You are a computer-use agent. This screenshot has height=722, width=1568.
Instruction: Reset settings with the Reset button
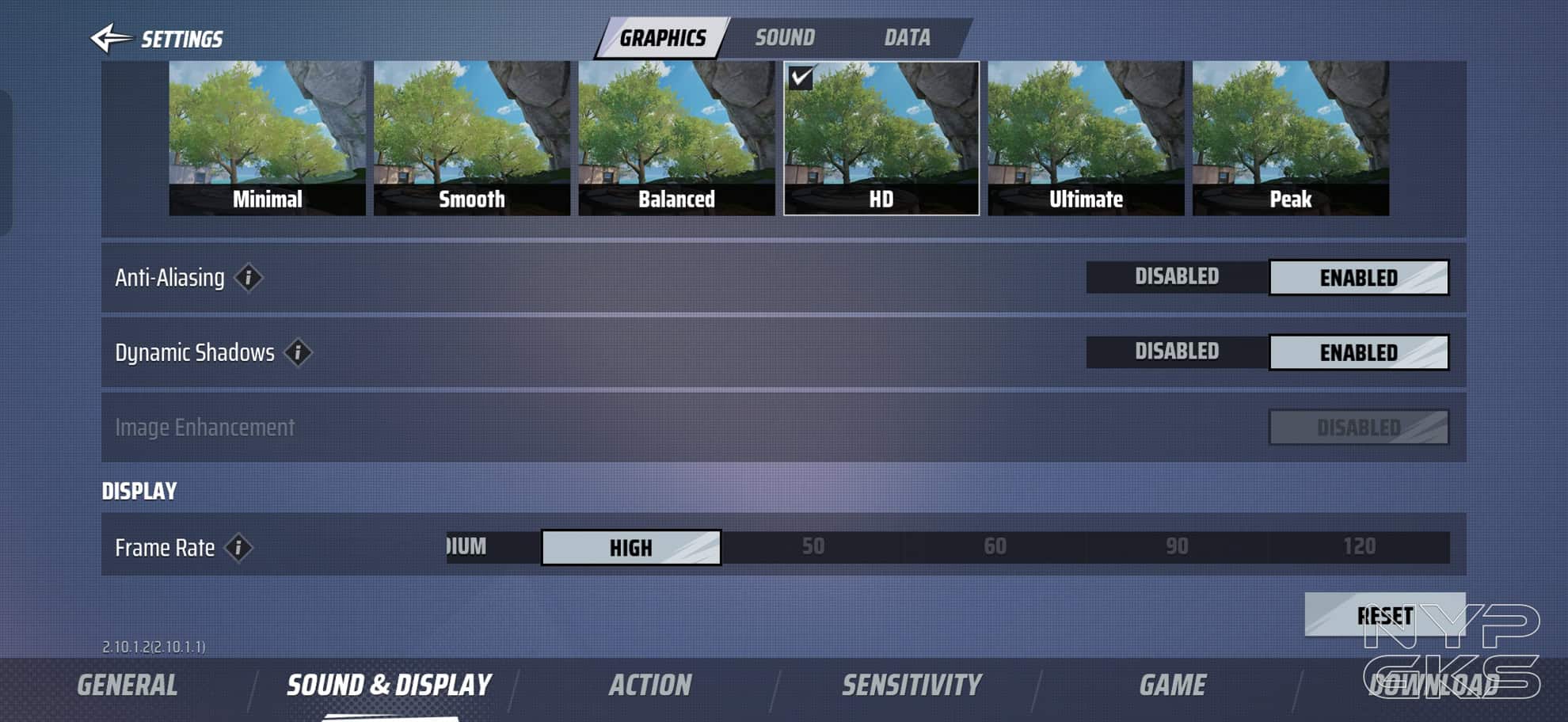(1384, 615)
